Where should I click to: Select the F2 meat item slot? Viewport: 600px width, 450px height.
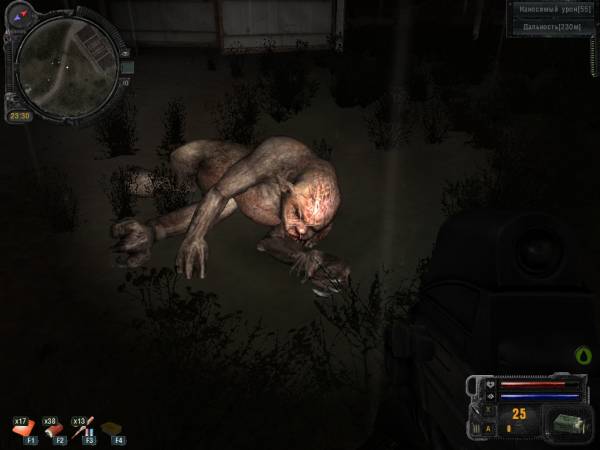53,427
